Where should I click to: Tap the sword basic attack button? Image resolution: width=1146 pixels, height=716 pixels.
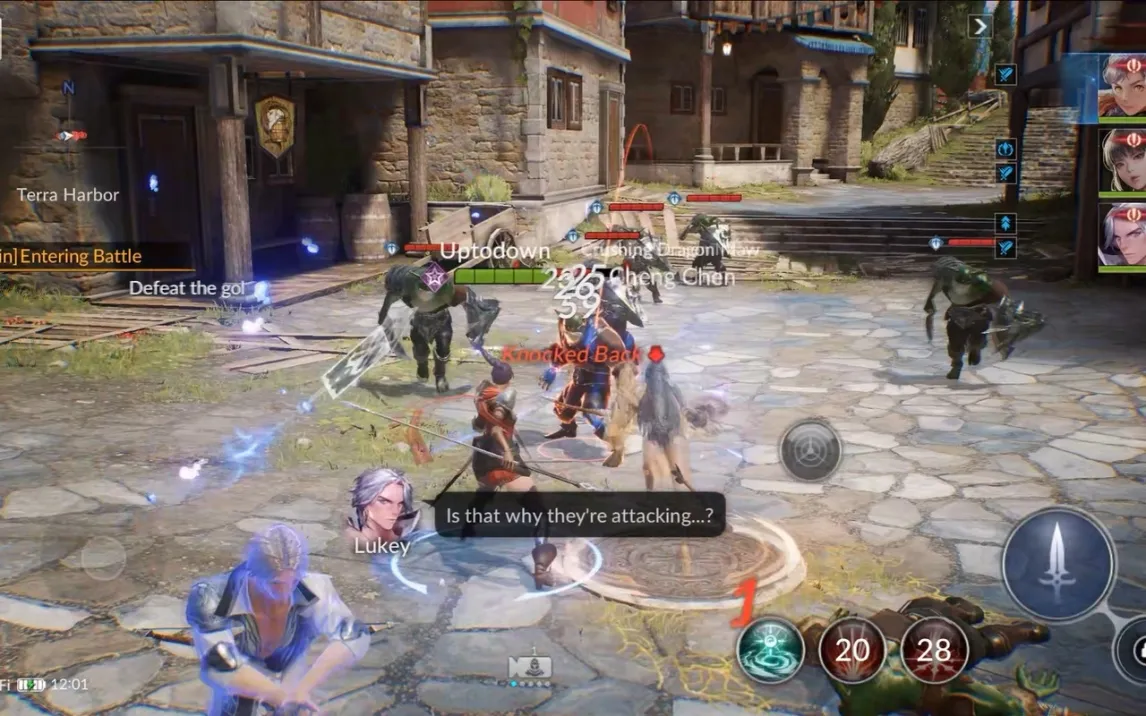click(1058, 565)
